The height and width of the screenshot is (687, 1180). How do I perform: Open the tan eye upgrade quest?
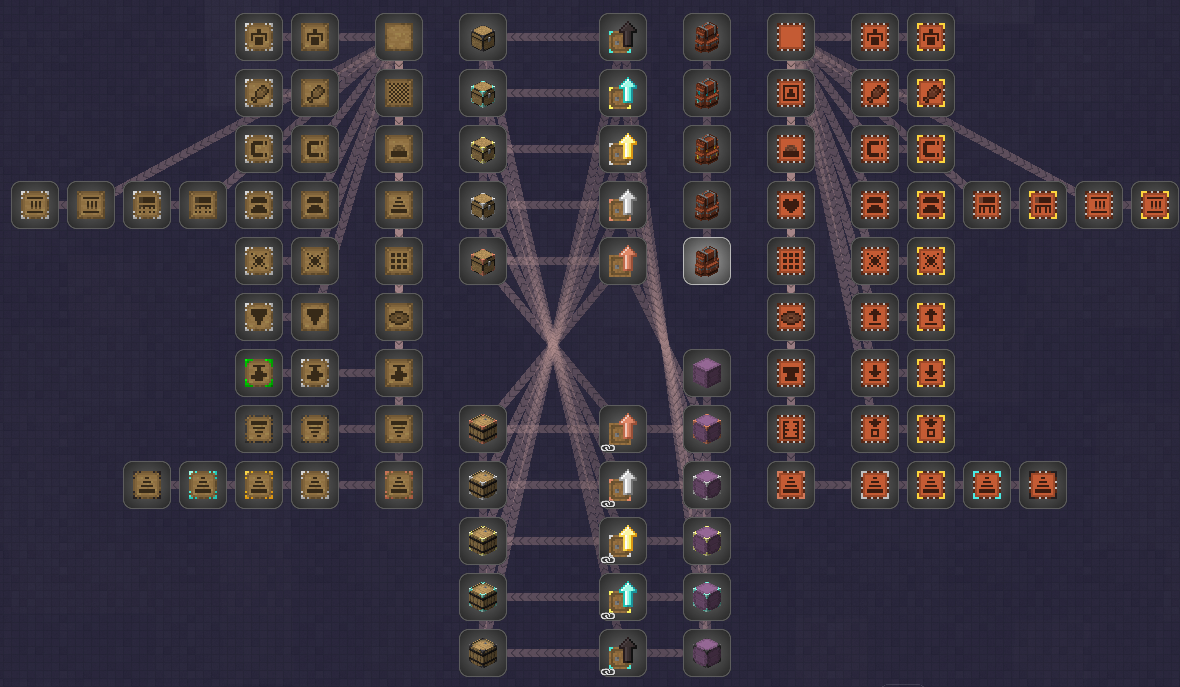click(x=399, y=317)
